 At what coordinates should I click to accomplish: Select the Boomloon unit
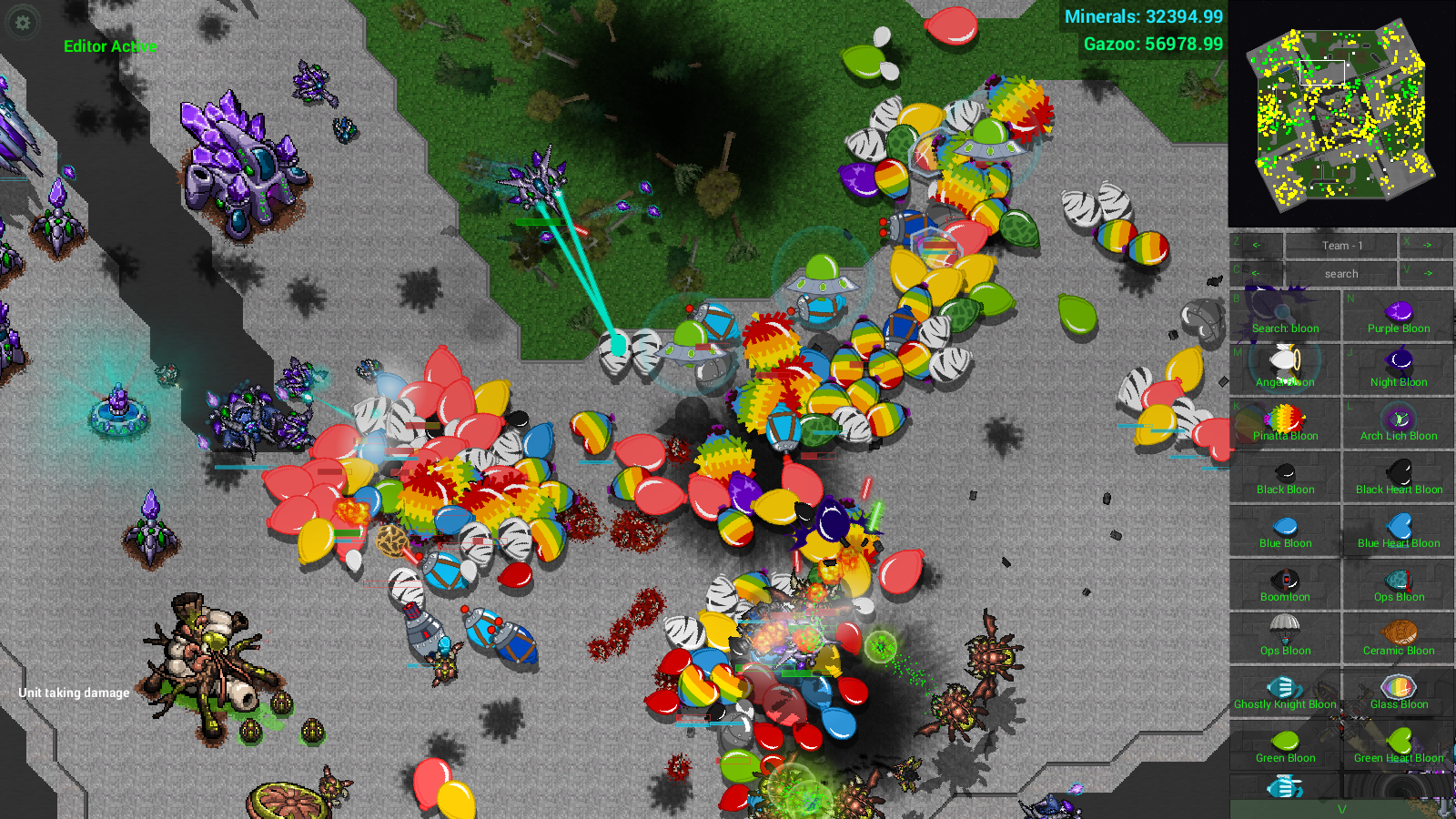[x=1285, y=584]
